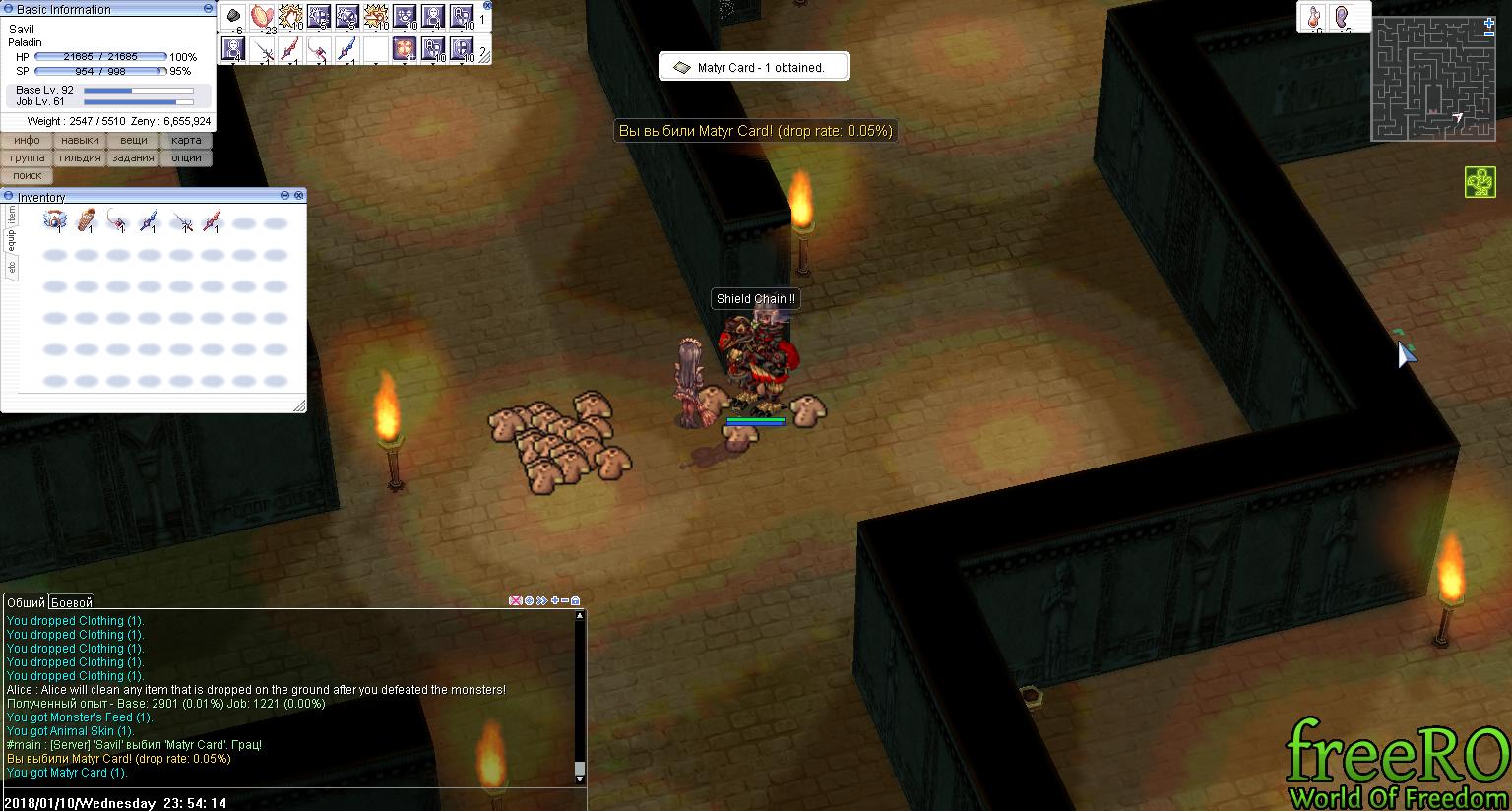Open the задания quest window

pyautogui.click(x=133, y=158)
